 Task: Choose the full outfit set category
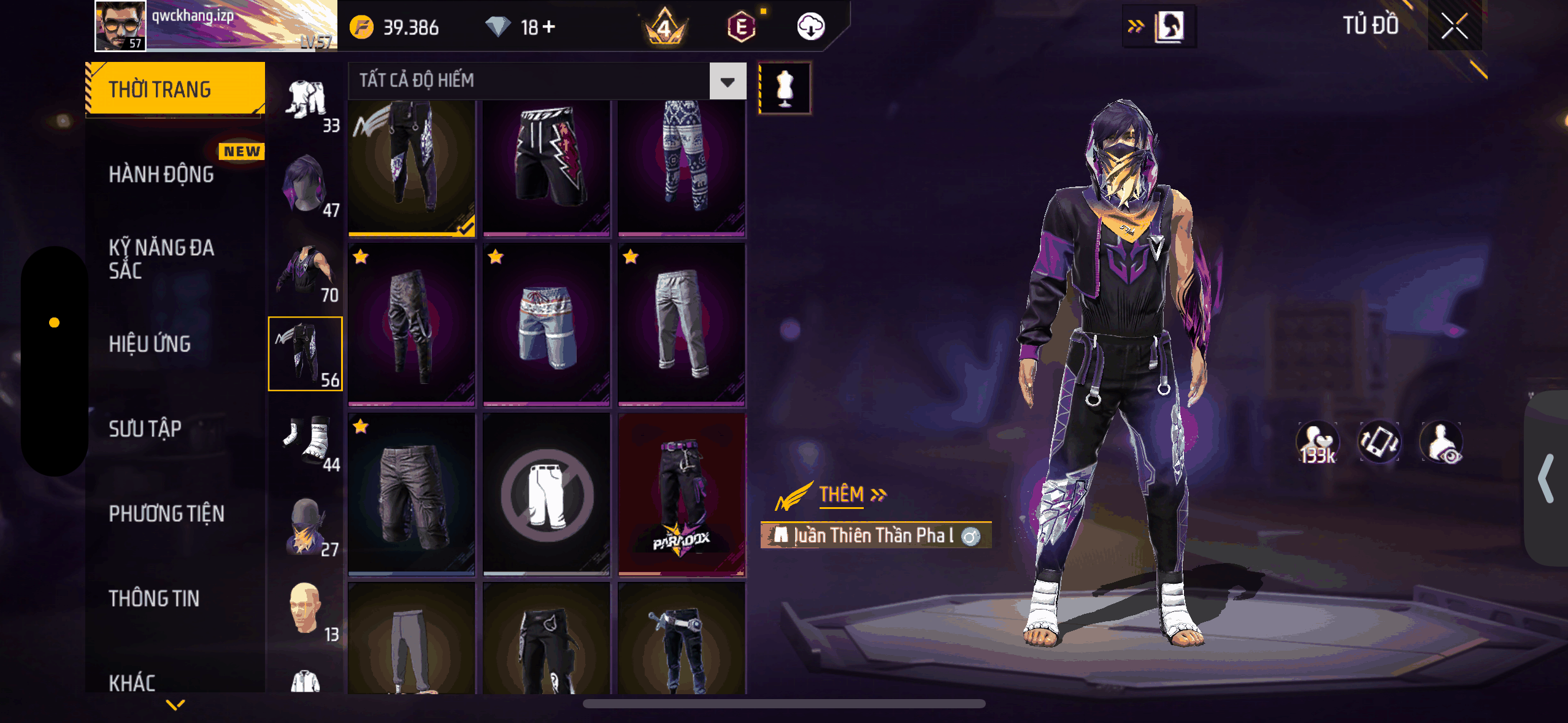[307, 100]
